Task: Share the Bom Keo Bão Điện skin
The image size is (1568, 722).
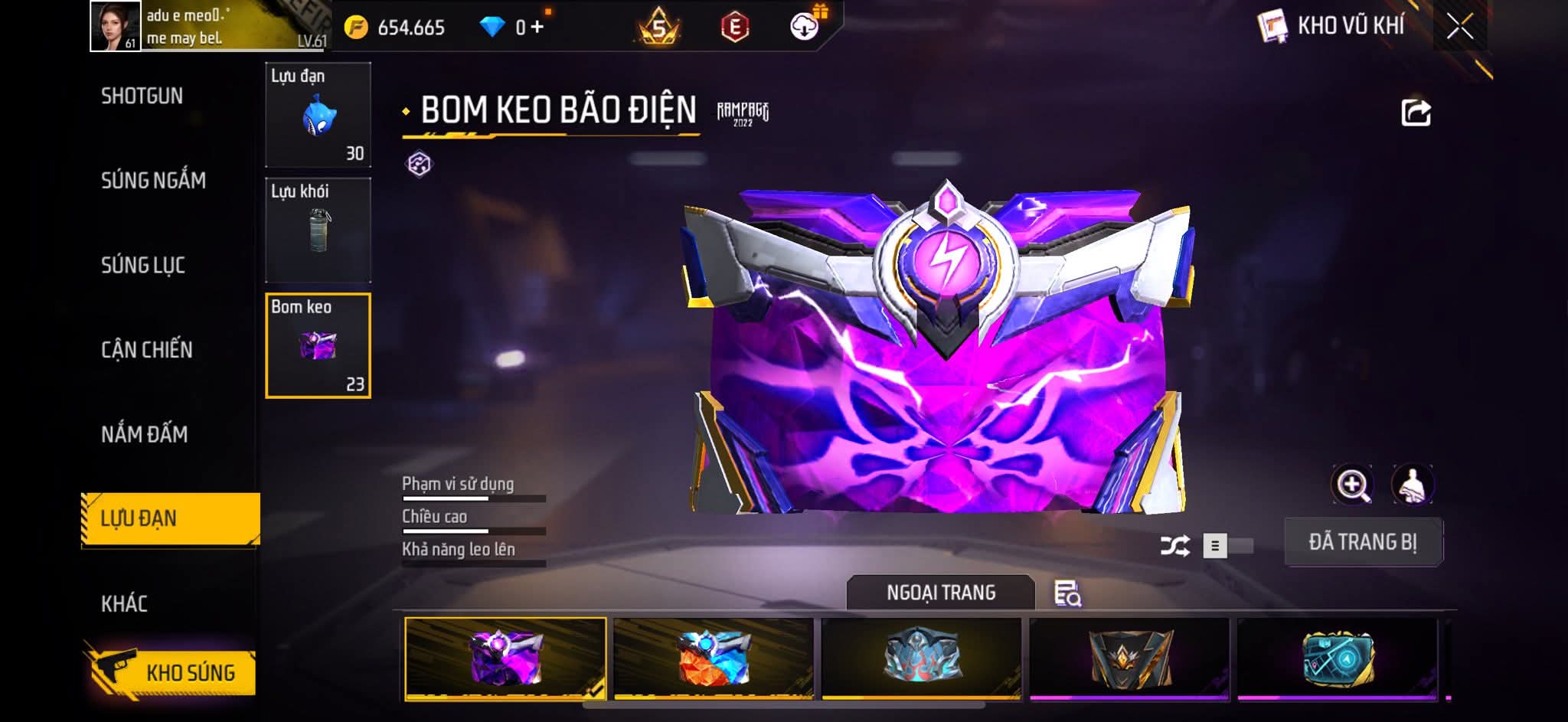Action: 1415,113
